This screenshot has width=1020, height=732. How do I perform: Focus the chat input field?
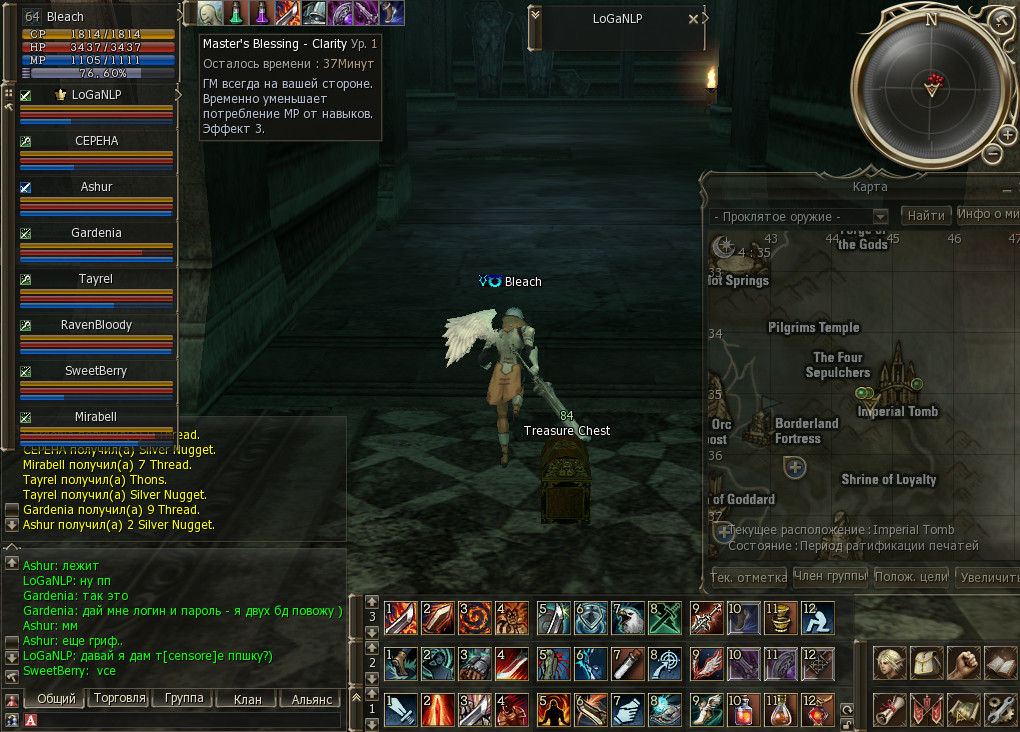coord(190,719)
